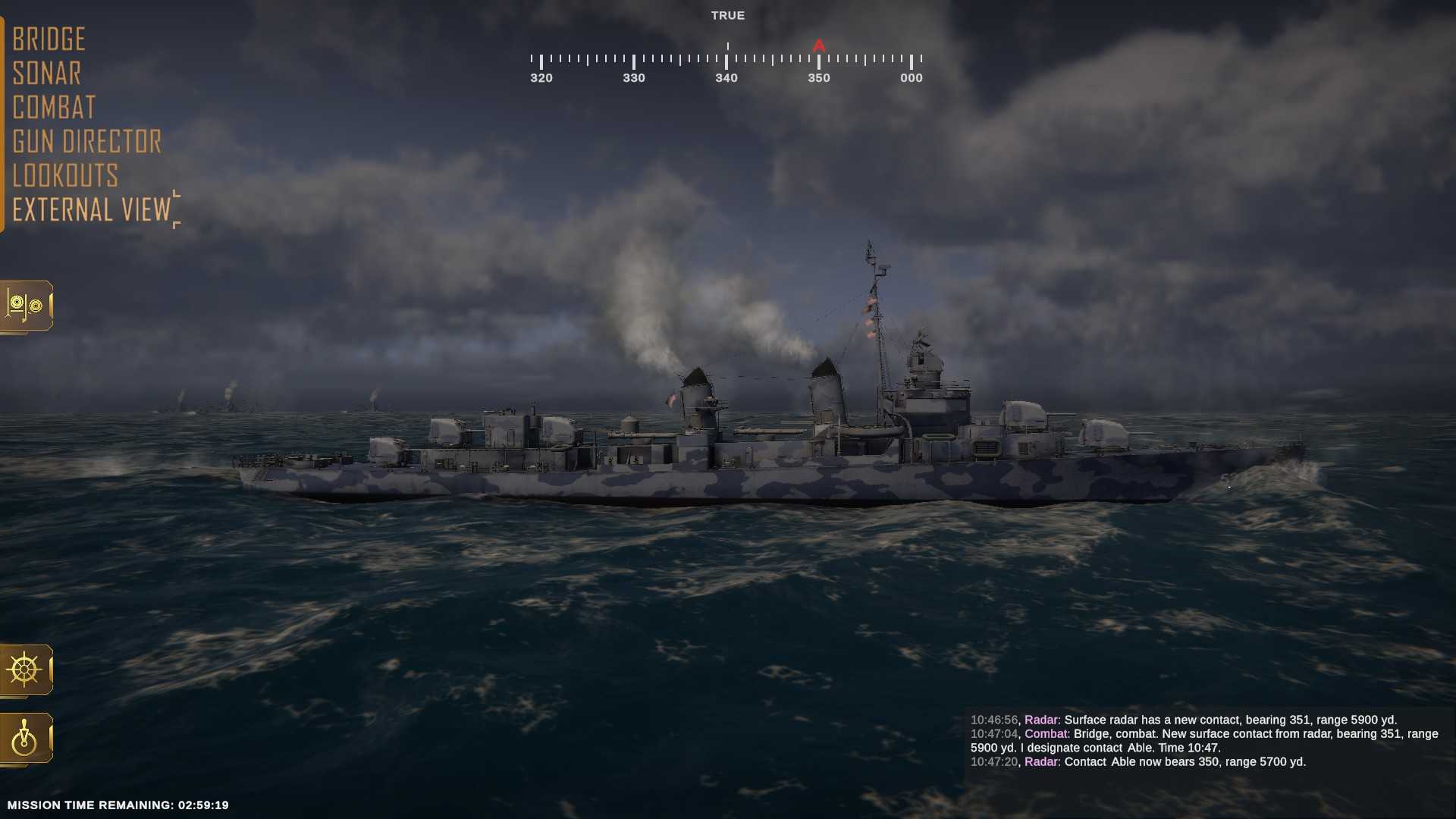Image resolution: width=1456 pixels, height=819 pixels.
Task: Open the Sonar station
Action: coord(46,73)
